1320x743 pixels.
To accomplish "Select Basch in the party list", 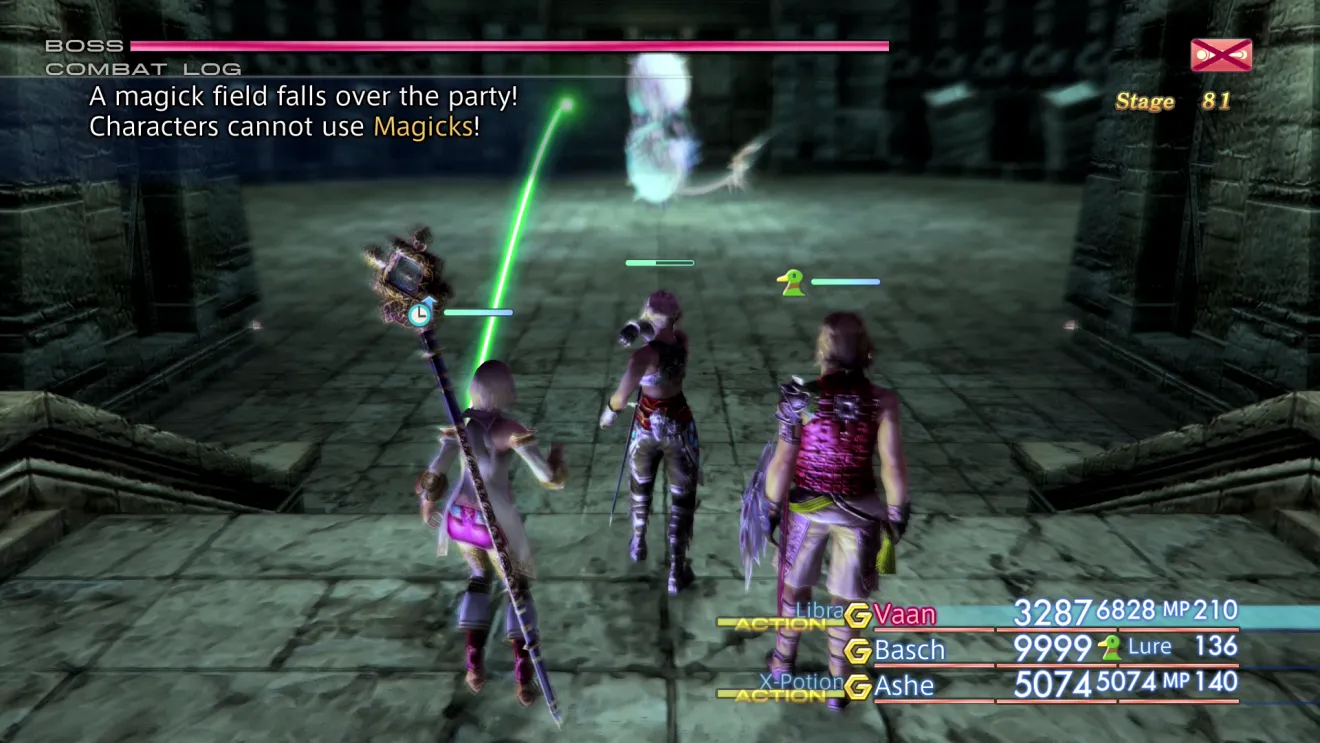I will [x=909, y=650].
